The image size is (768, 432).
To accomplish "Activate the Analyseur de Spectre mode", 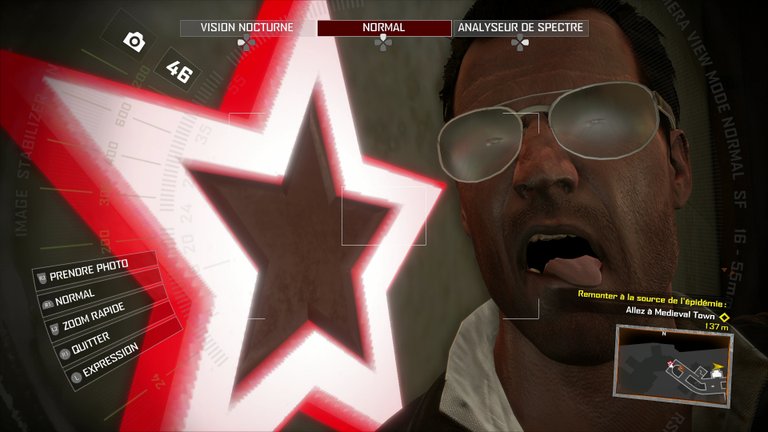I will tap(520, 28).
